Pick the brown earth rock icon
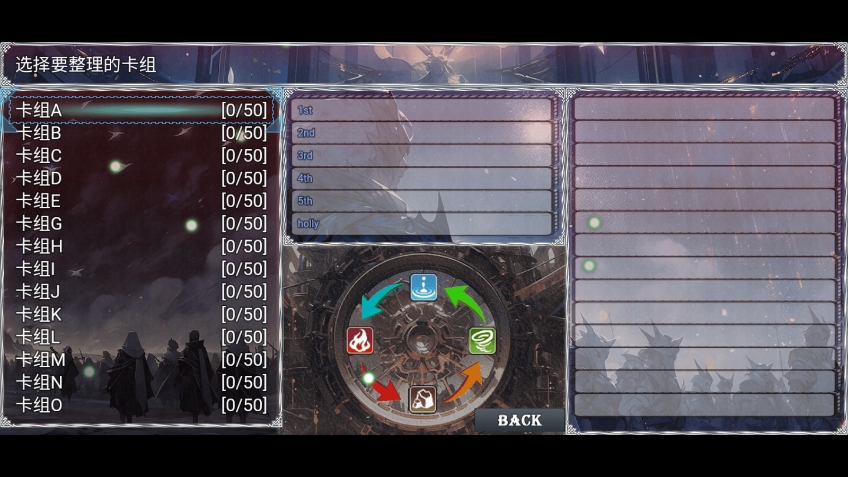This screenshot has height=477, width=848. [422, 399]
